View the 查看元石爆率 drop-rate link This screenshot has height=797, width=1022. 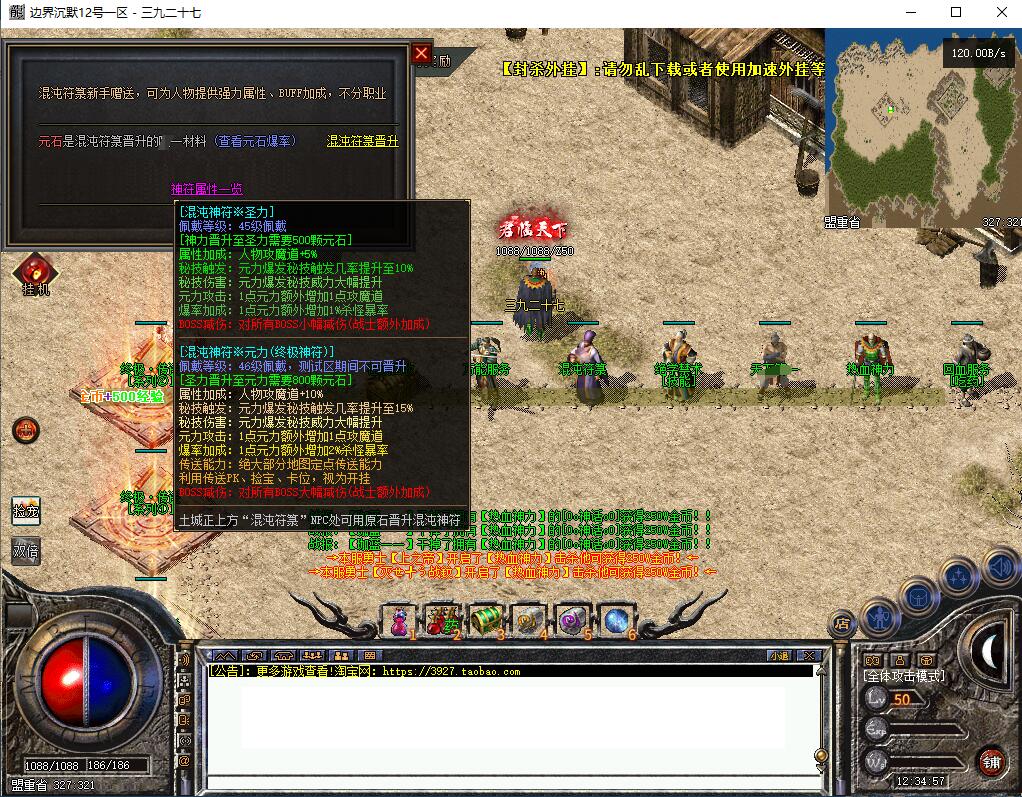pos(256,142)
